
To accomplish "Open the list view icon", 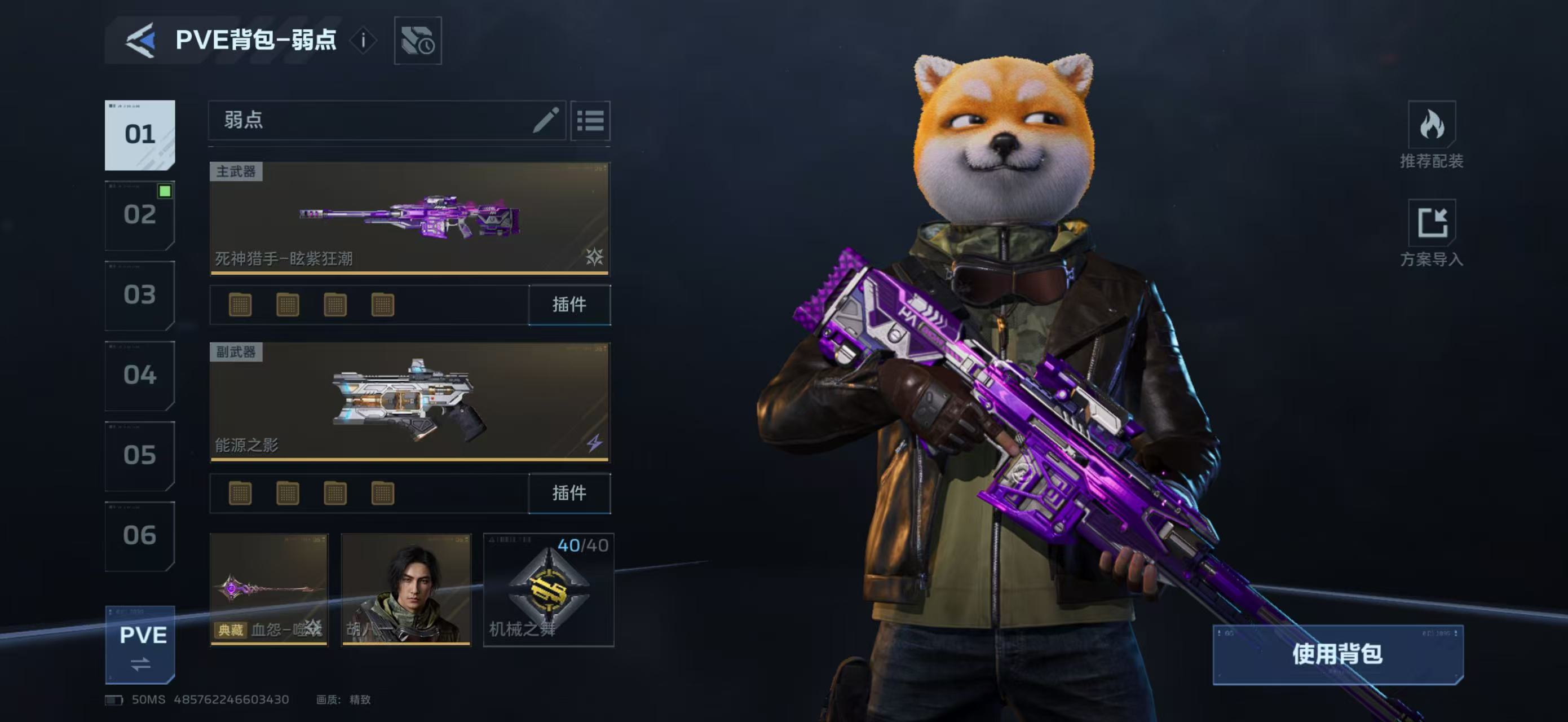I will (x=590, y=121).
